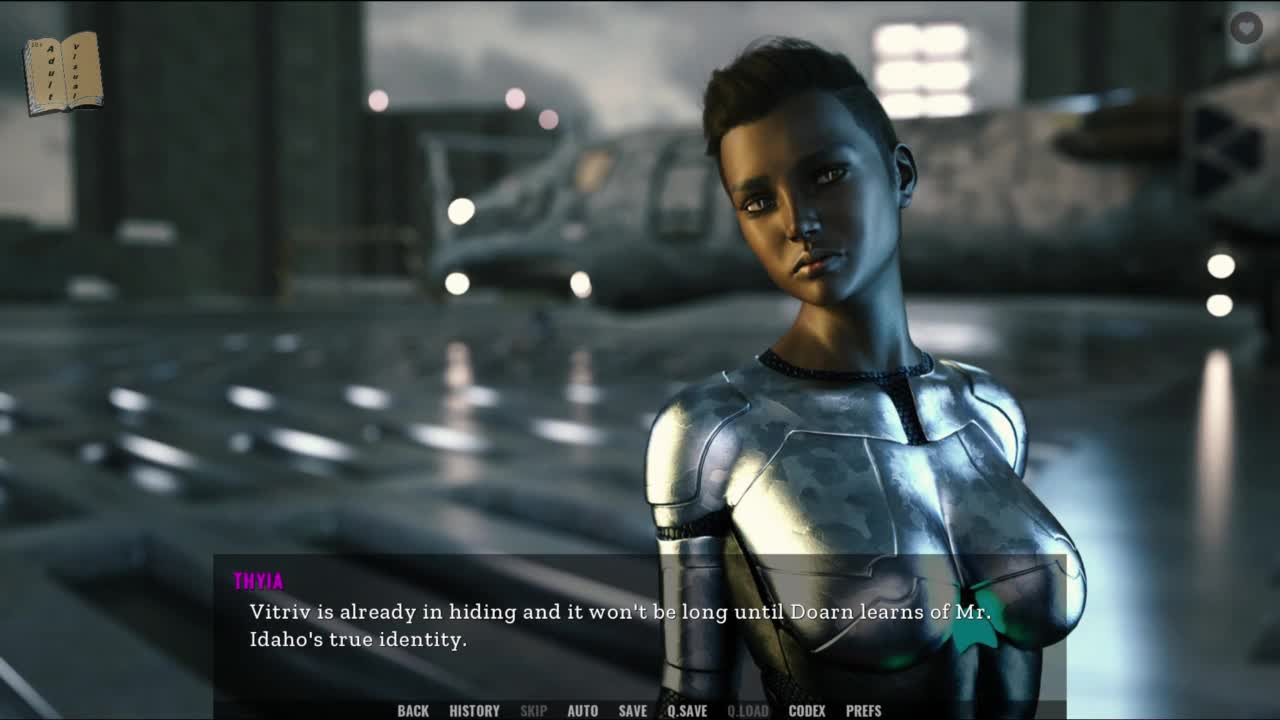Open the dialogue HISTORY log

point(474,711)
